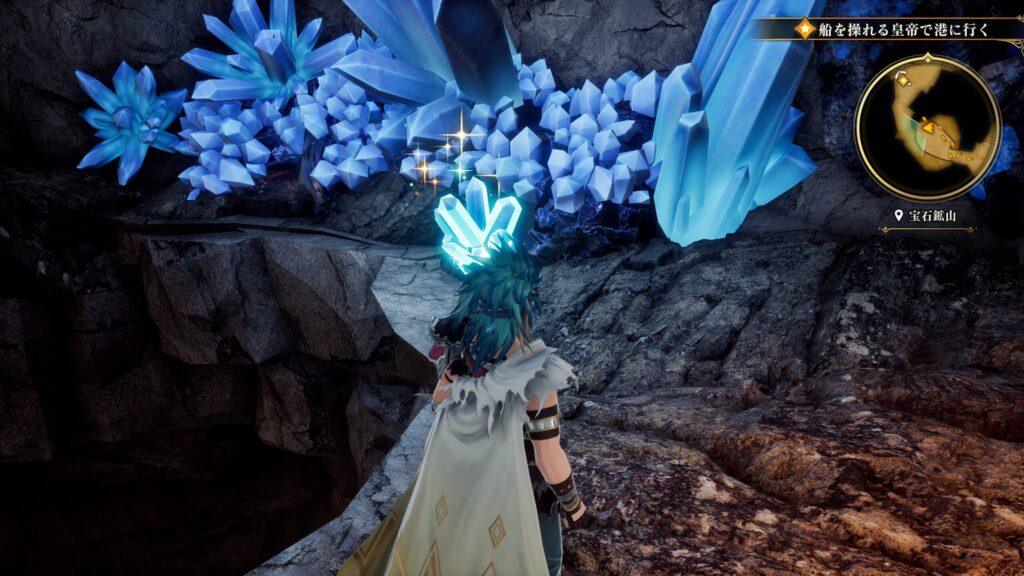Open the circular minimap
Image resolution: width=1024 pixels, height=576 pixels.
pyautogui.click(x=928, y=127)
